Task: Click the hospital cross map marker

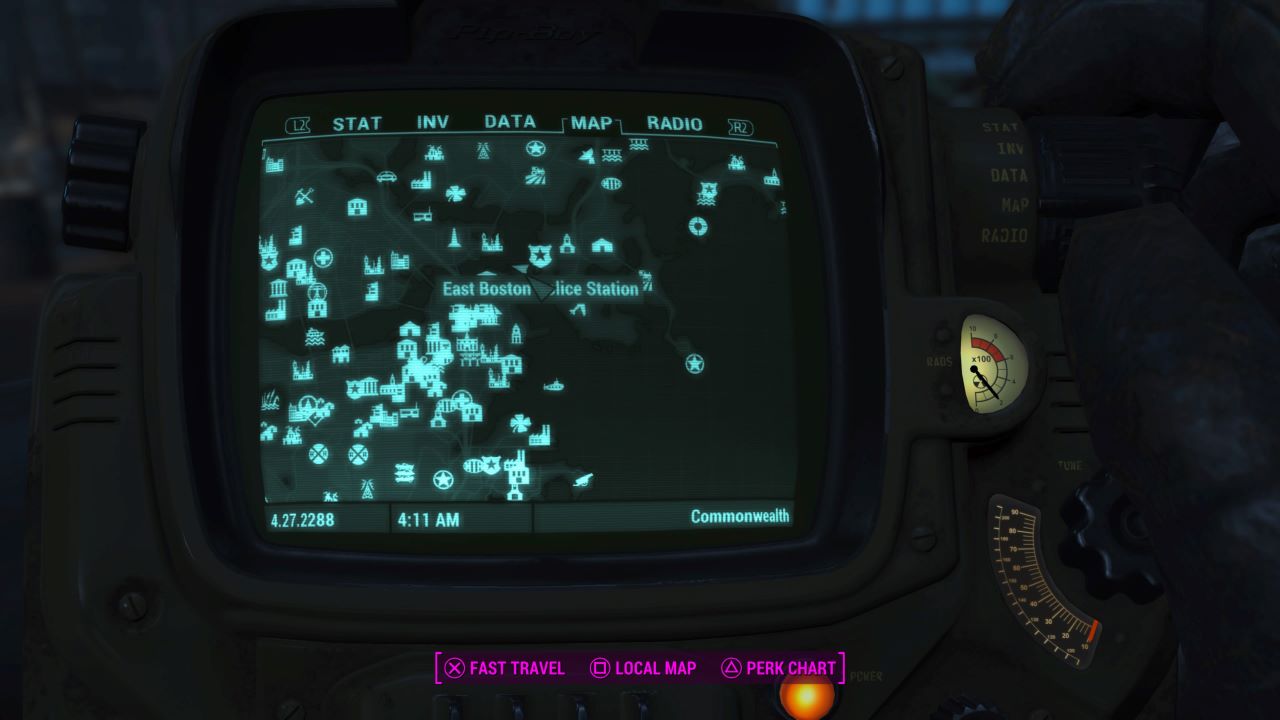Action: click(x=323, y=256)
